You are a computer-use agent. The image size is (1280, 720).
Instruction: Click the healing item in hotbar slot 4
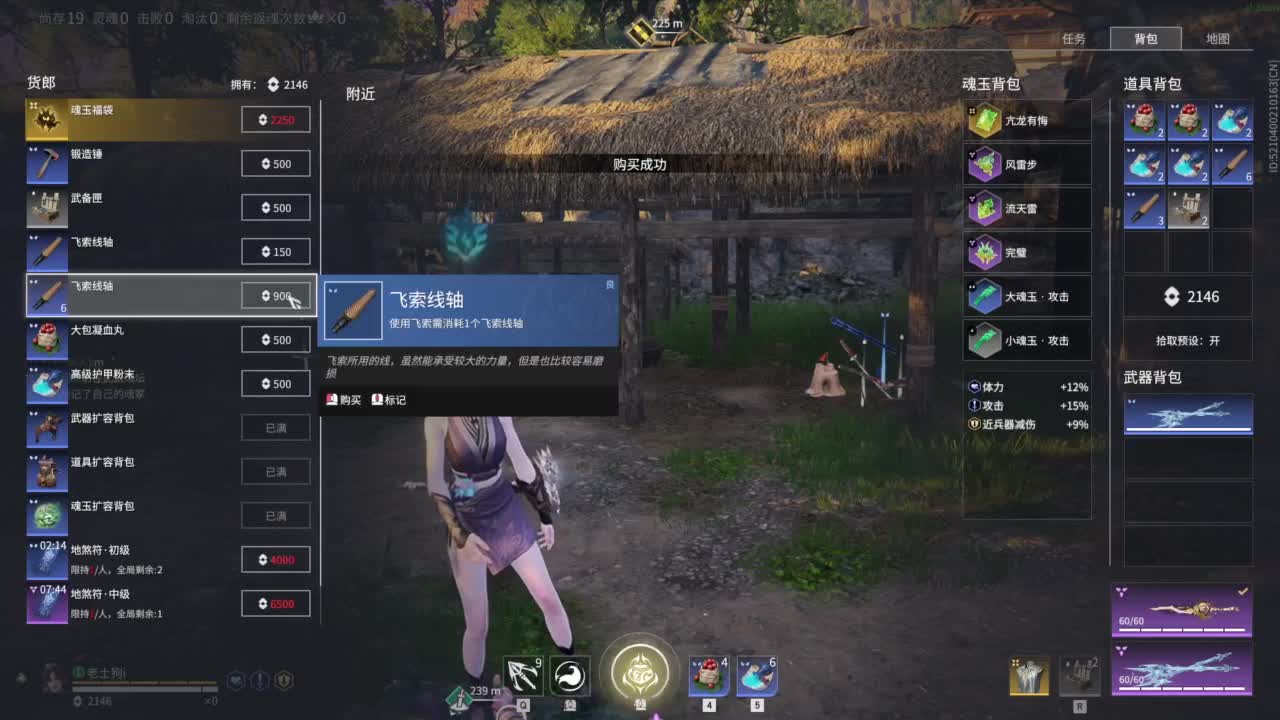[x=708, y=676]
